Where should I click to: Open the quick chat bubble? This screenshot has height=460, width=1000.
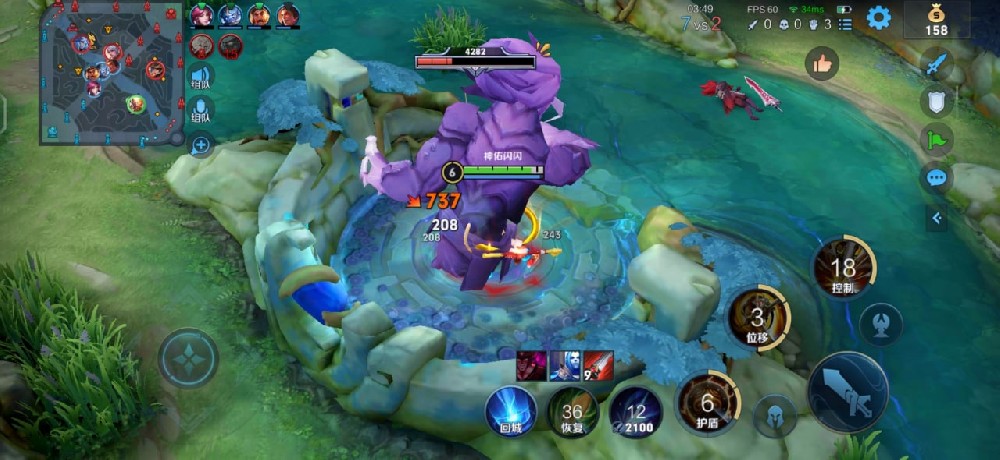[936, 178]
